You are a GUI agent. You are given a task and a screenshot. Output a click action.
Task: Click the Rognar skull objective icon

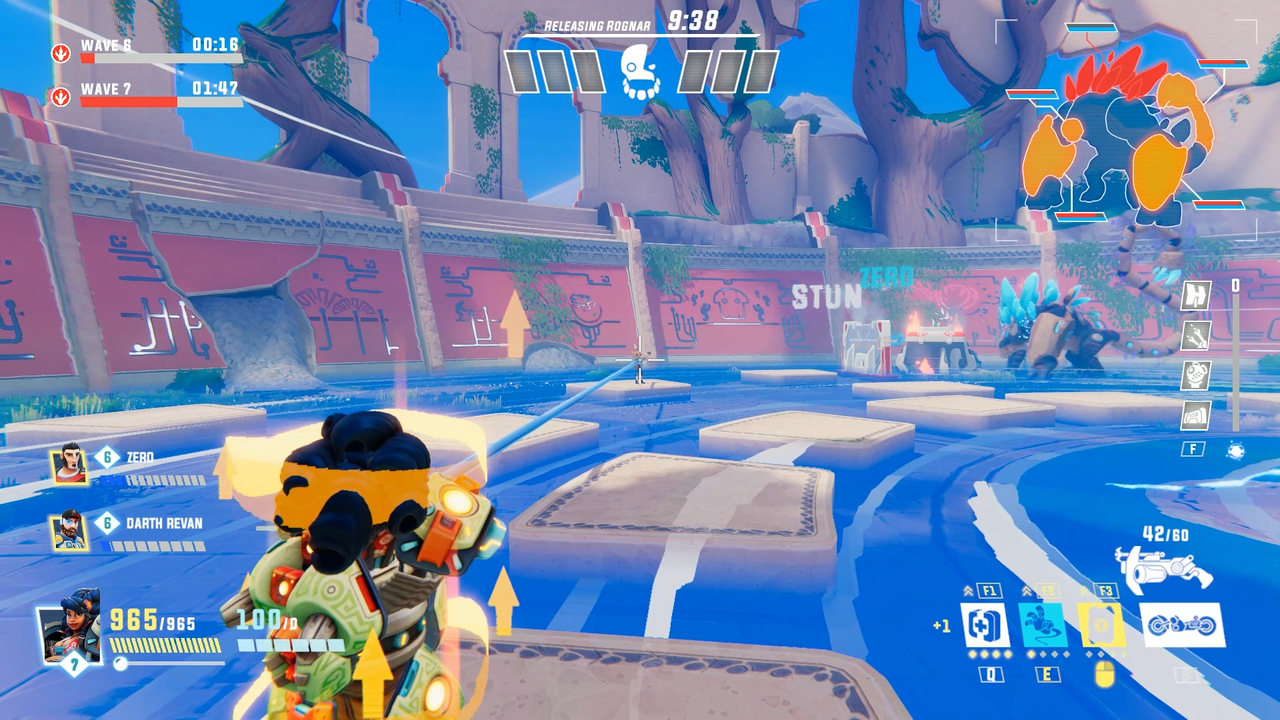pos(640,72)
